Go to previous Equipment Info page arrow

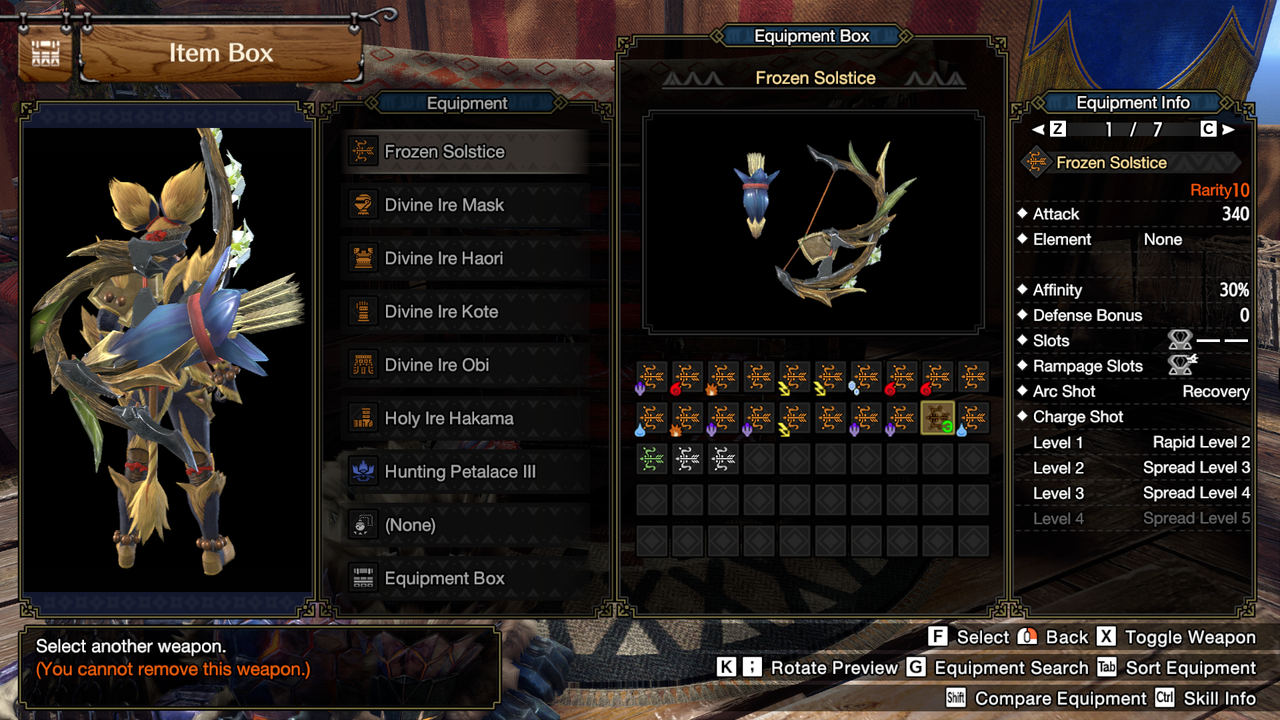pyautogui.click(x=1038, y=129)
